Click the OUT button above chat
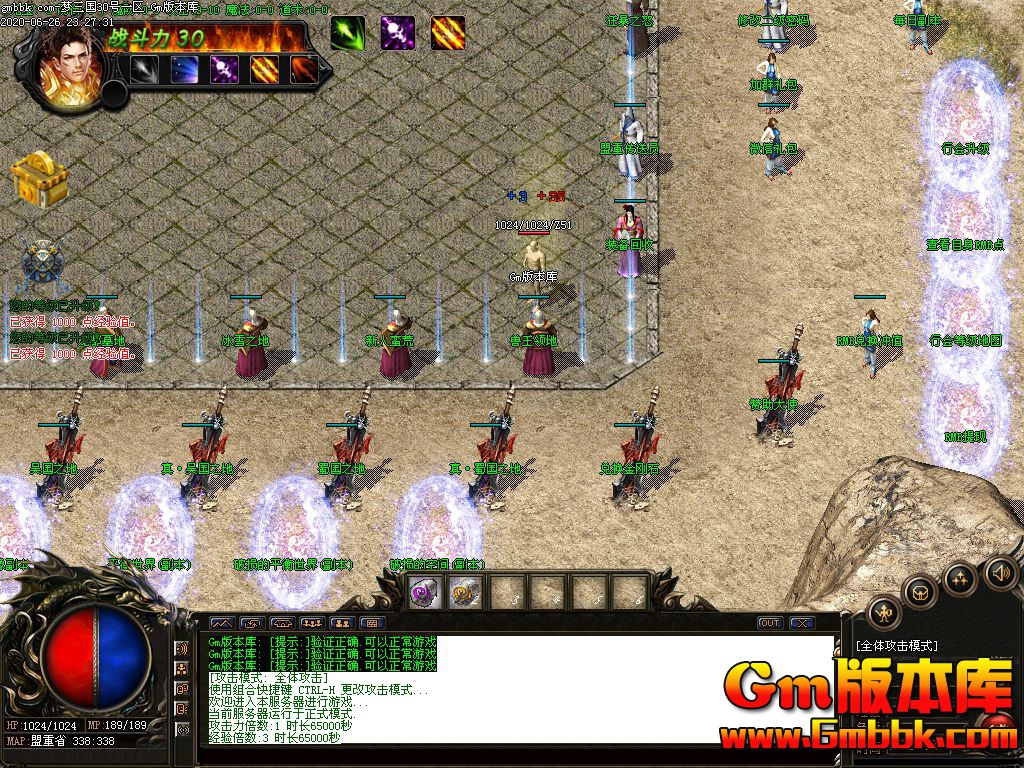The width and height of the screenshot is (1024, 768). click(769, 623)
